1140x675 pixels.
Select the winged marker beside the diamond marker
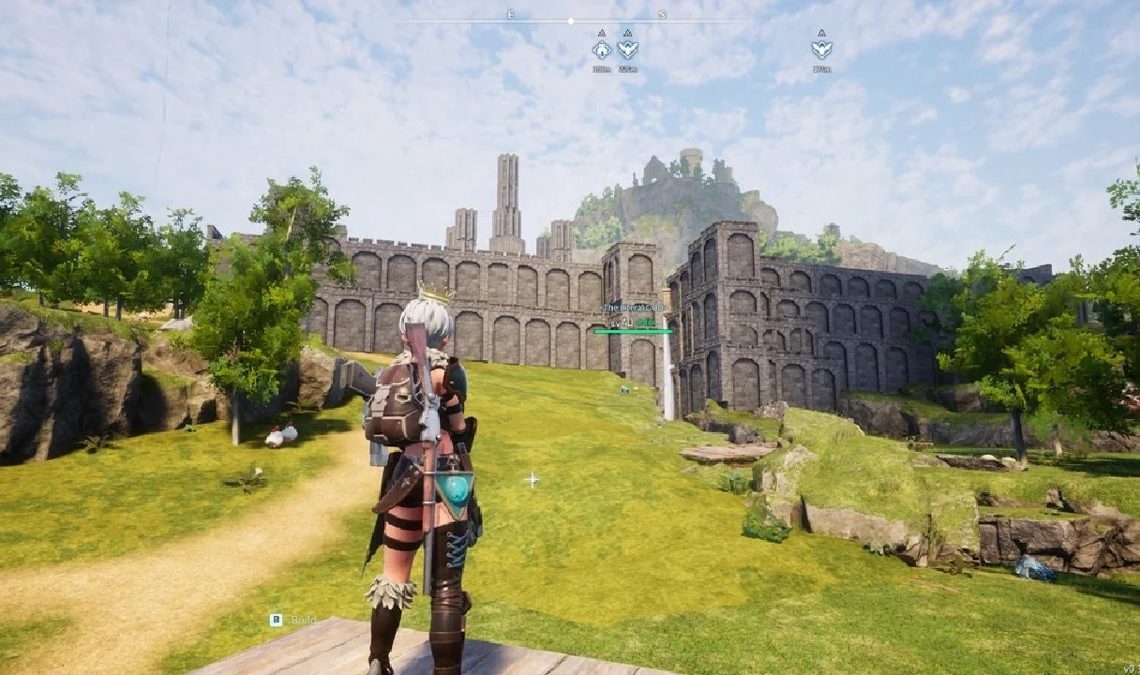tap(627, 49)
